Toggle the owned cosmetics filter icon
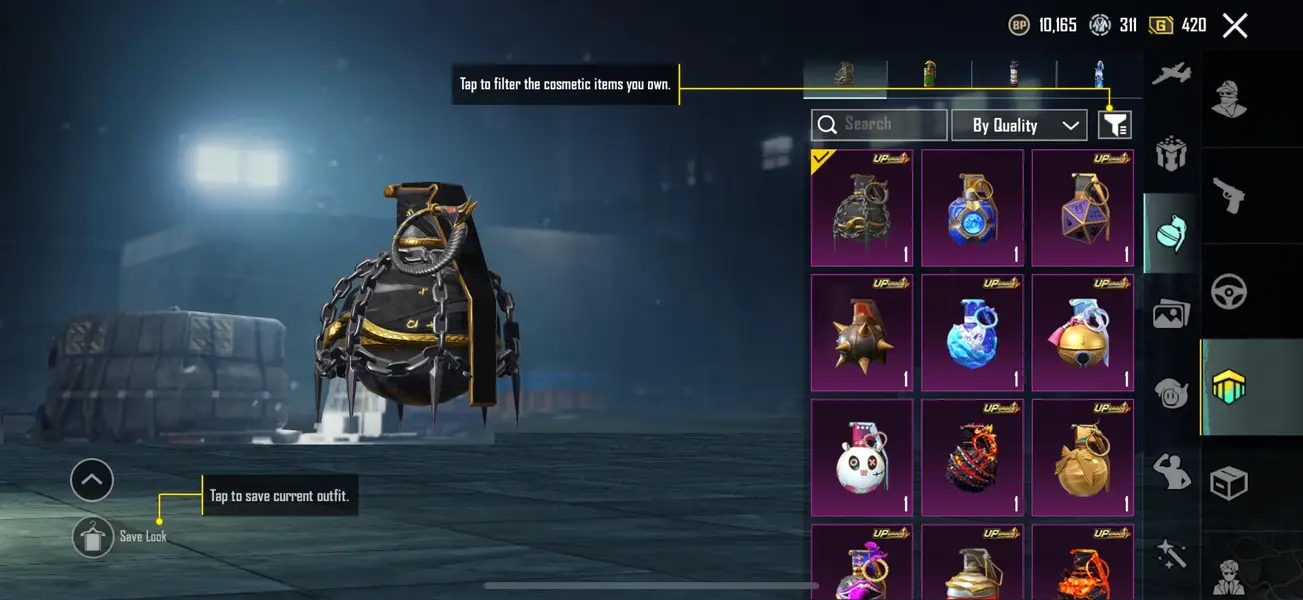 (1114, 125)
